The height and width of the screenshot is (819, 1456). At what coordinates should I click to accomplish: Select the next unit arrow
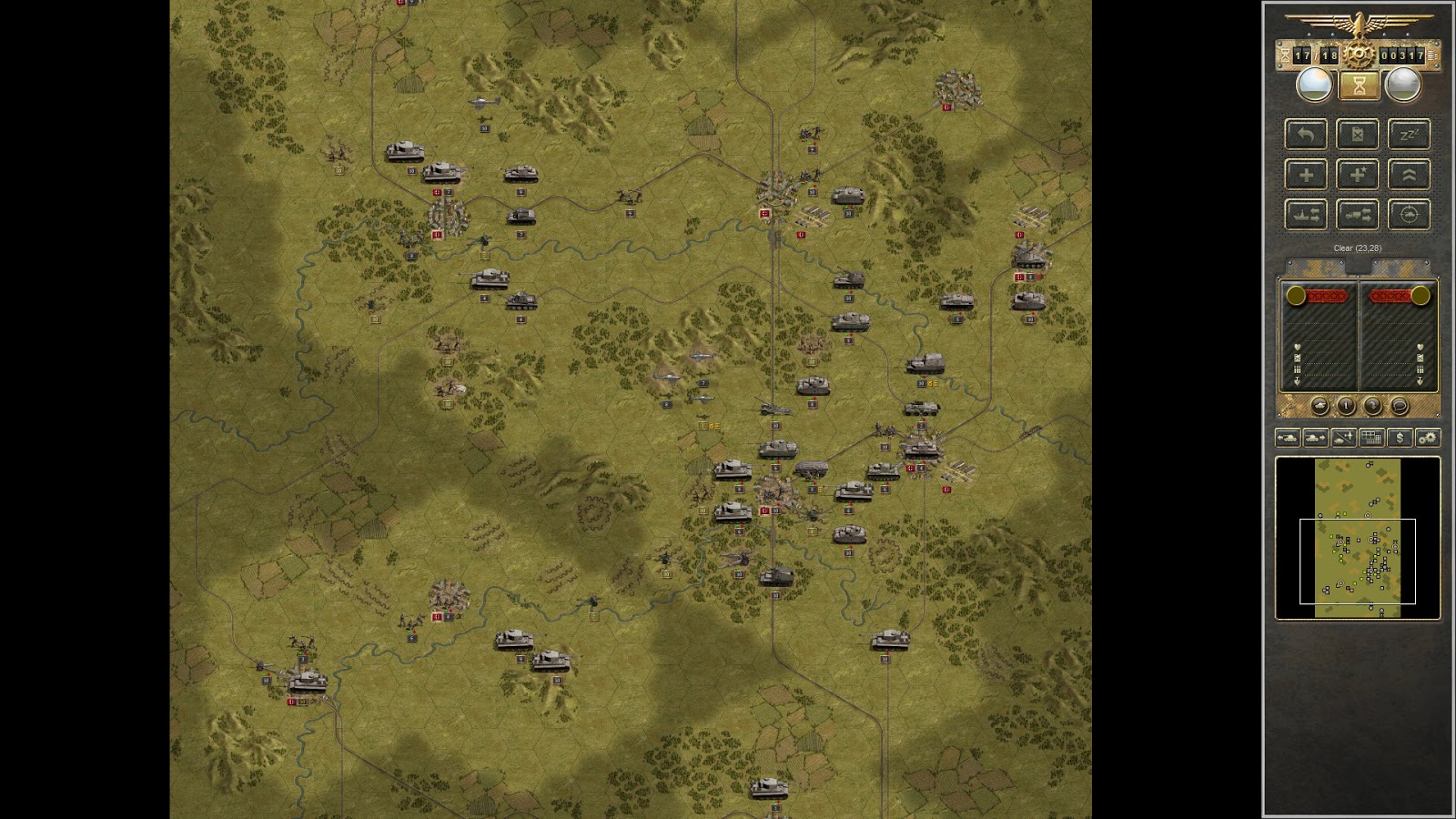click(1315, 439)
